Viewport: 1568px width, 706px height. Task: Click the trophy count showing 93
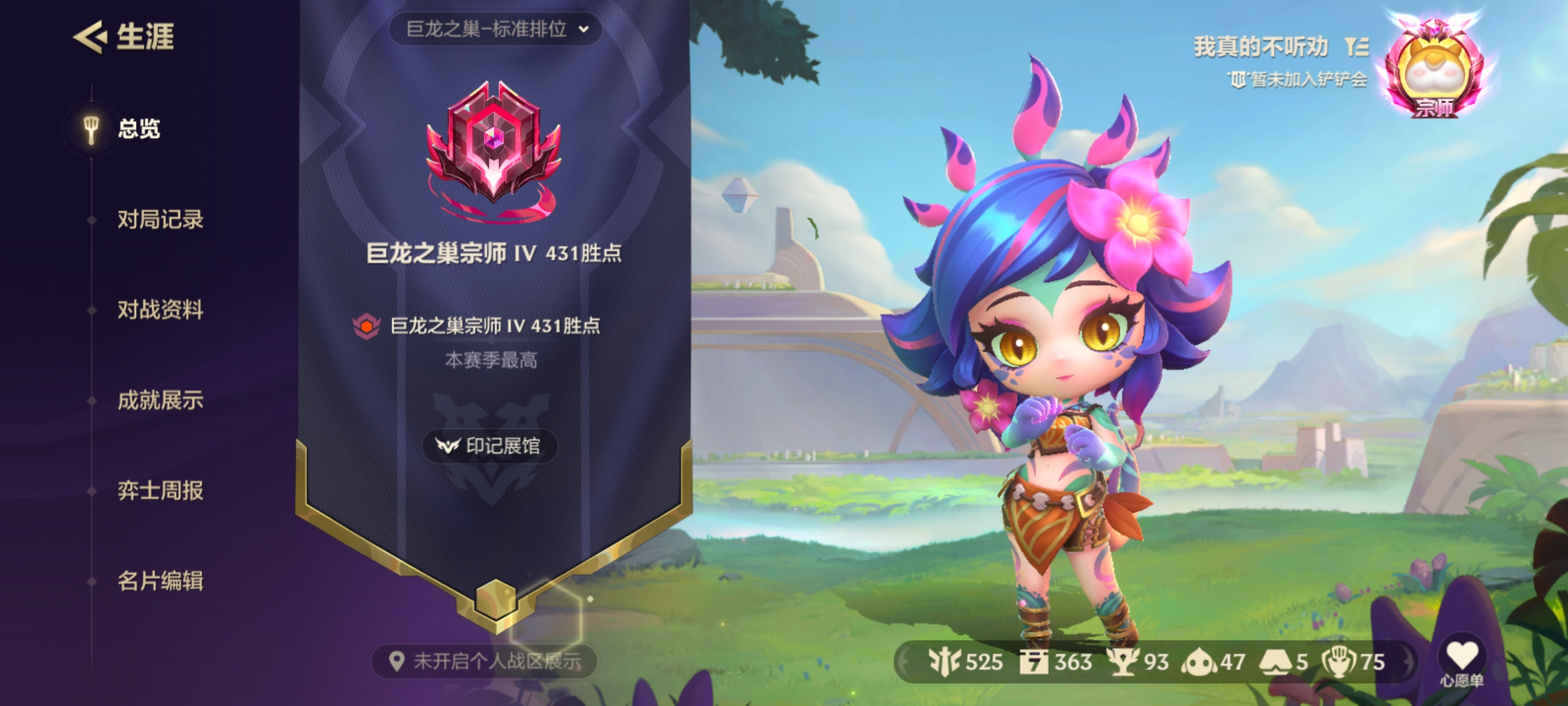(x=1138, y=662)
